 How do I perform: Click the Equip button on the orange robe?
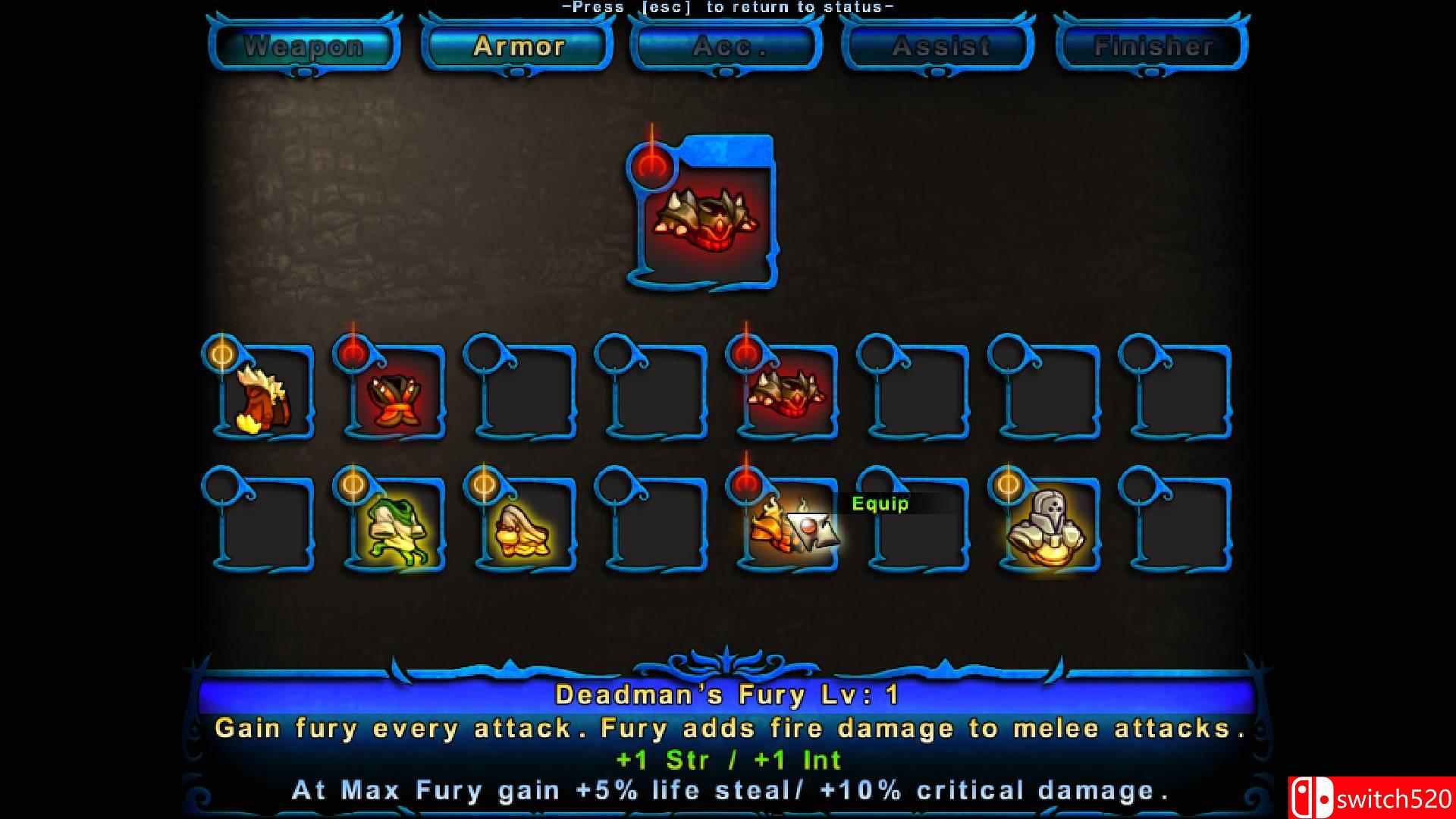pos(880,503)
